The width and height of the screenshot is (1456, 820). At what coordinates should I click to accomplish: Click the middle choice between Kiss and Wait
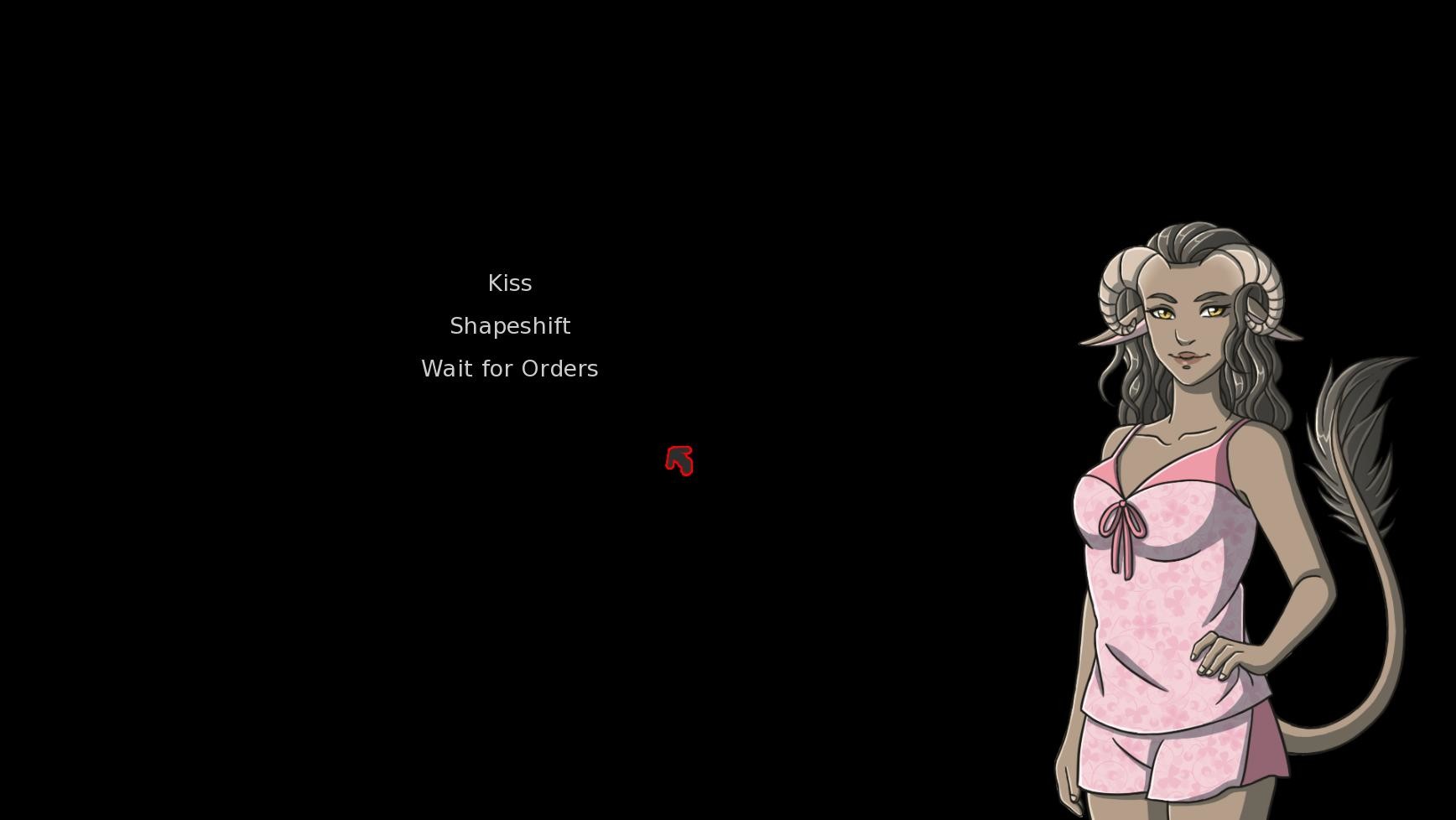[x=509, y=325]
